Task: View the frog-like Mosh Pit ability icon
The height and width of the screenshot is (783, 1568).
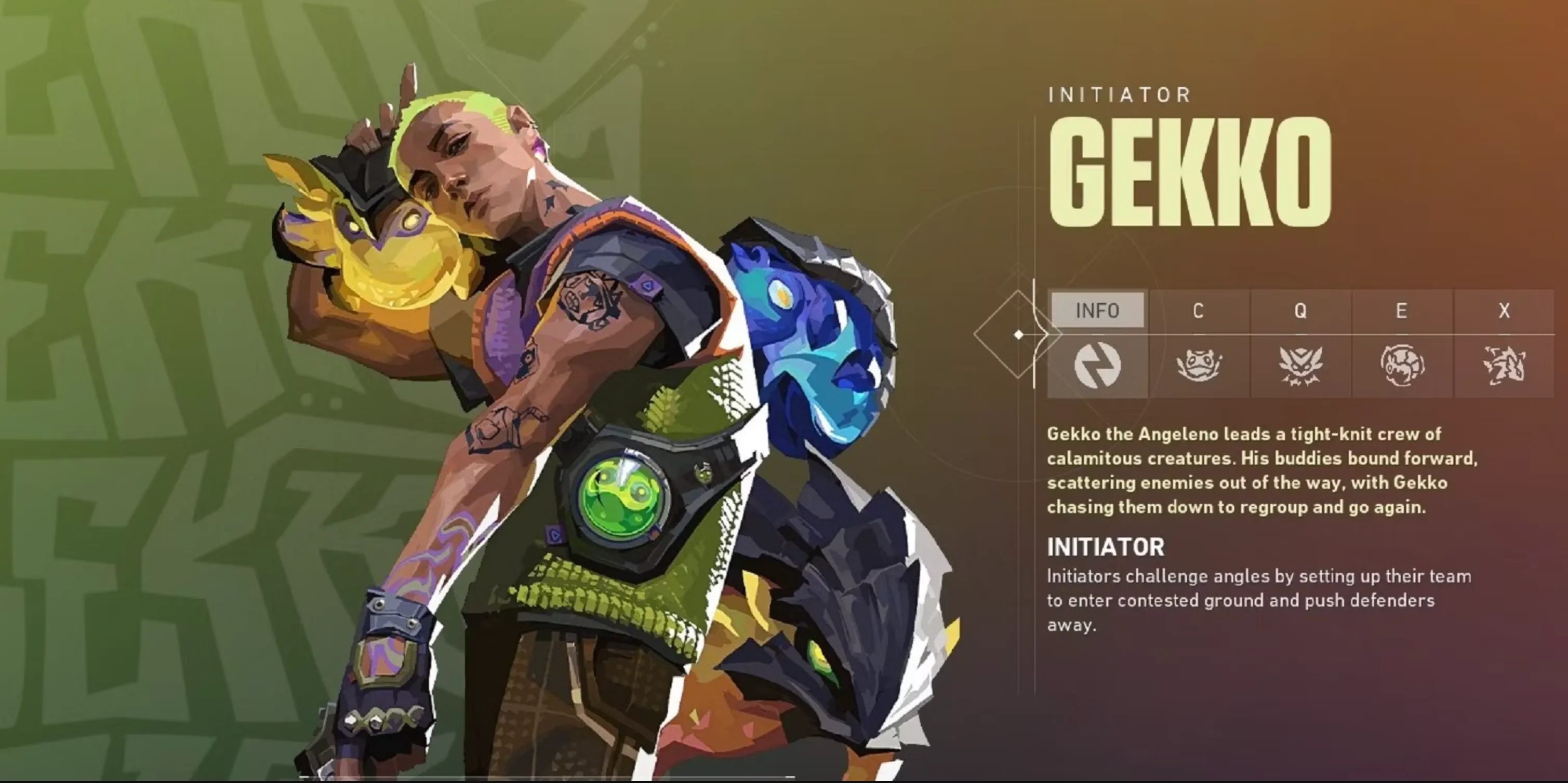Action: 1199,366
